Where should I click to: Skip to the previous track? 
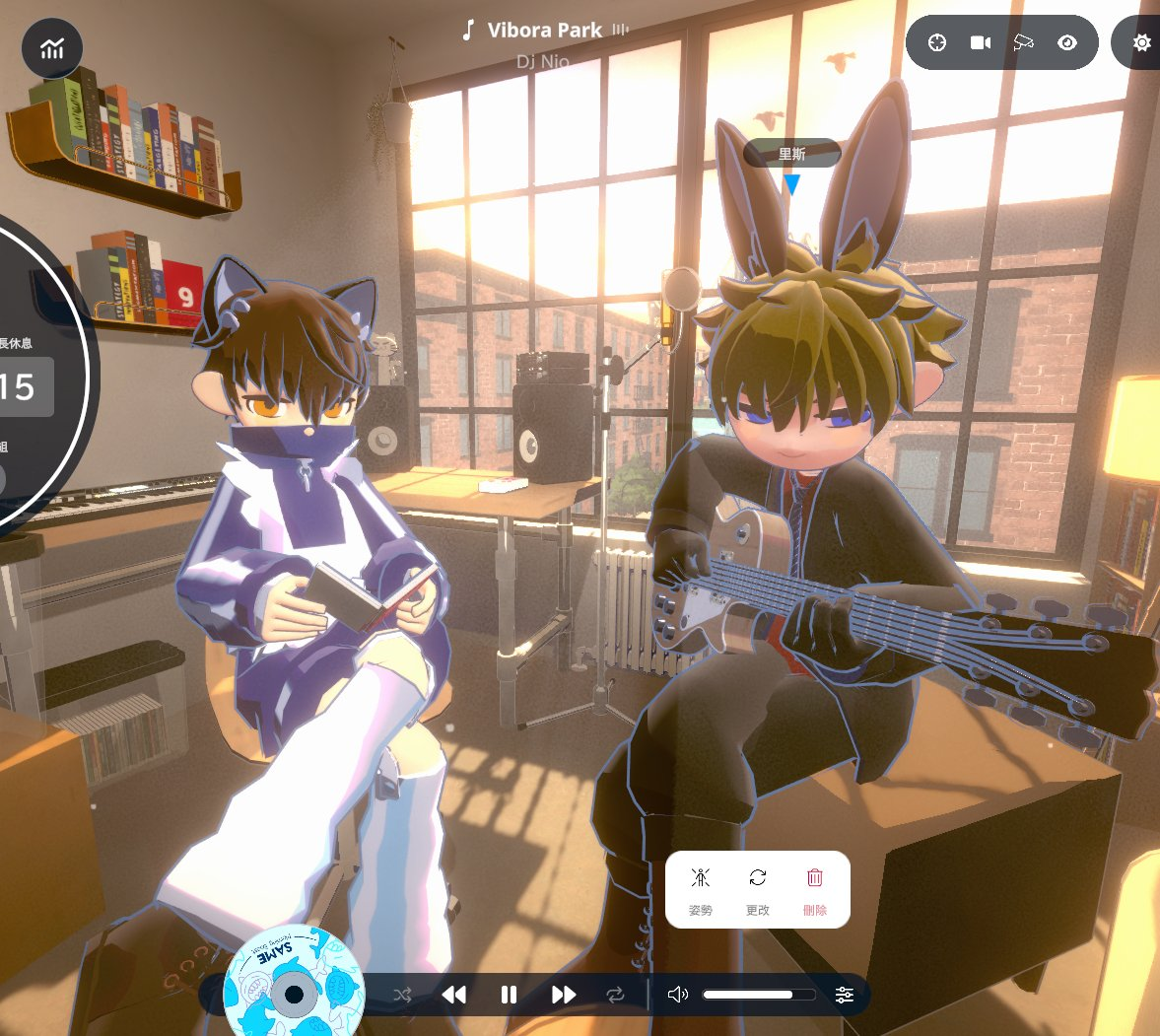pyautogui.click(x=454, y=995)
